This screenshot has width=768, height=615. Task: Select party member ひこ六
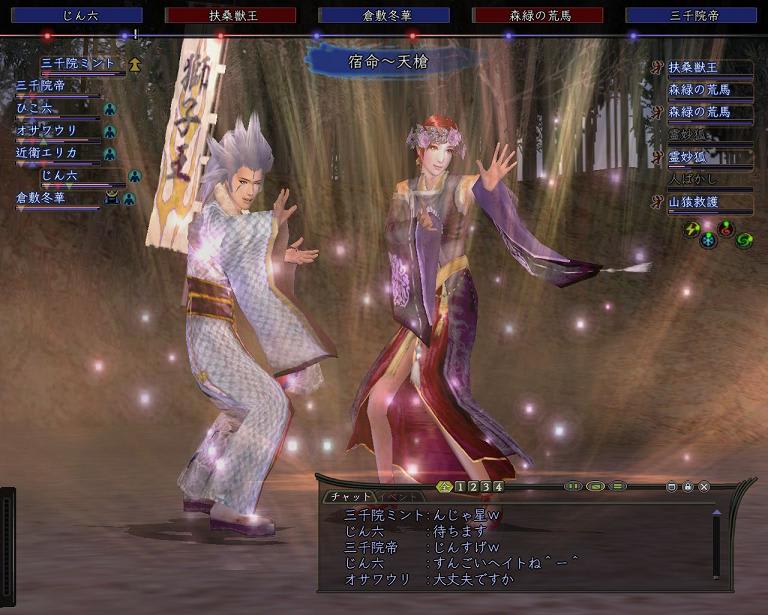38,108
